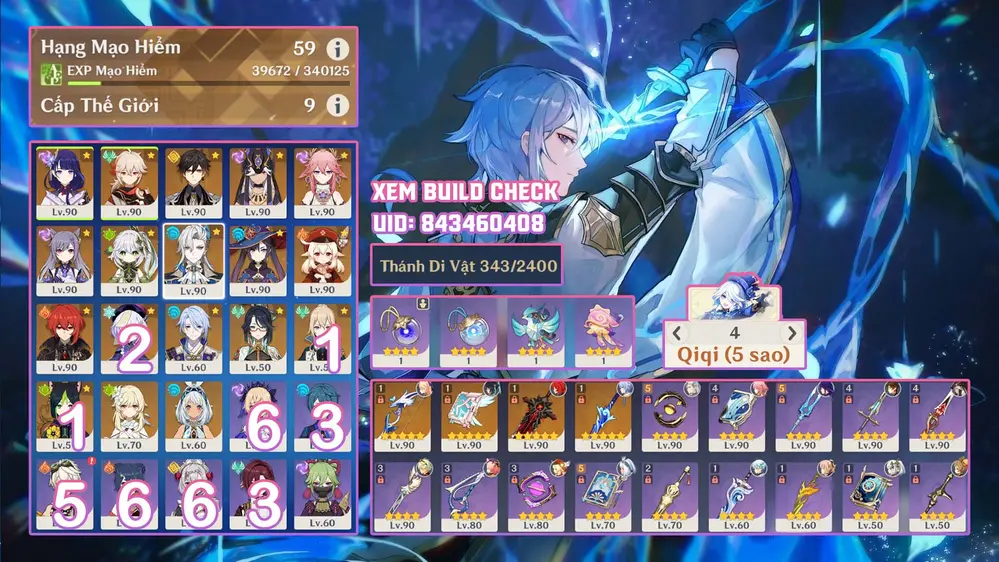The image size is (999, 562).
Task: Open the Thánh Di Vật artifact counter
Action: [x=467, y=266]
